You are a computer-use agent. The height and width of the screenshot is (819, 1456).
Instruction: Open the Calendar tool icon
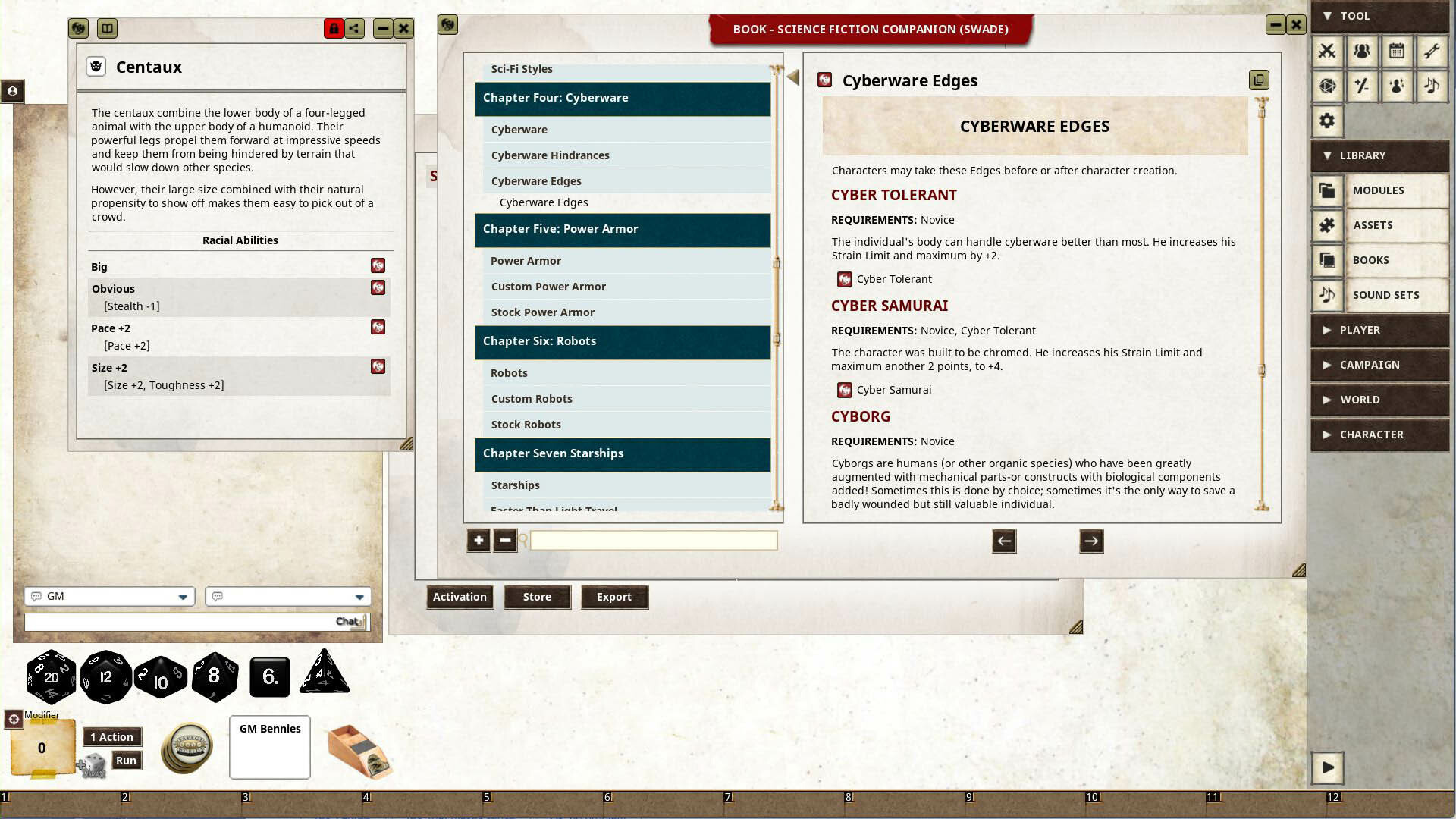[x=1398, y=52]
